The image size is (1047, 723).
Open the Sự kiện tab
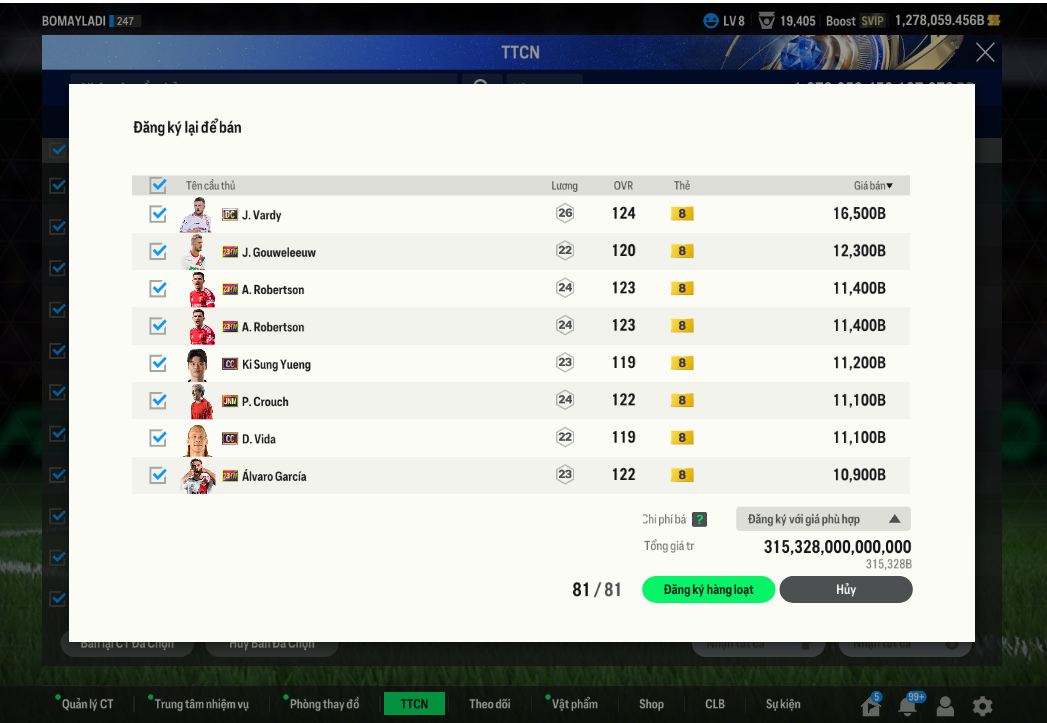pyautogui.click(x=783, y=704)
